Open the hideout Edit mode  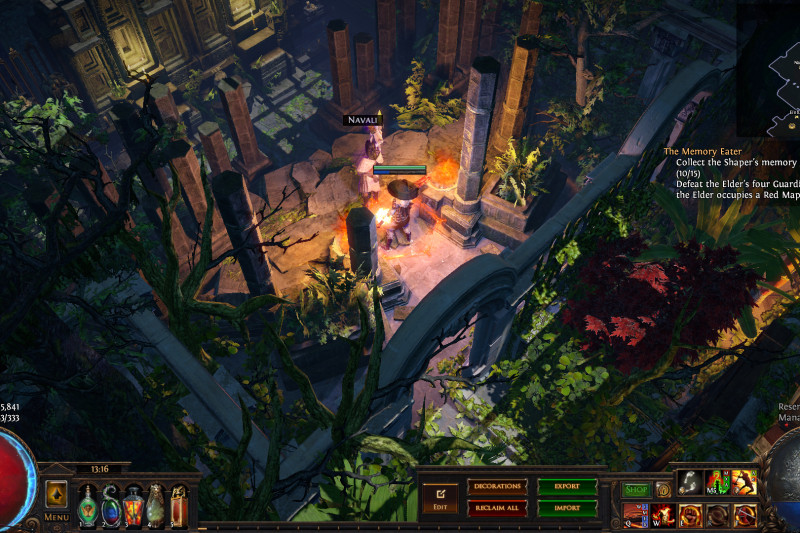click(x=439, y=496)
